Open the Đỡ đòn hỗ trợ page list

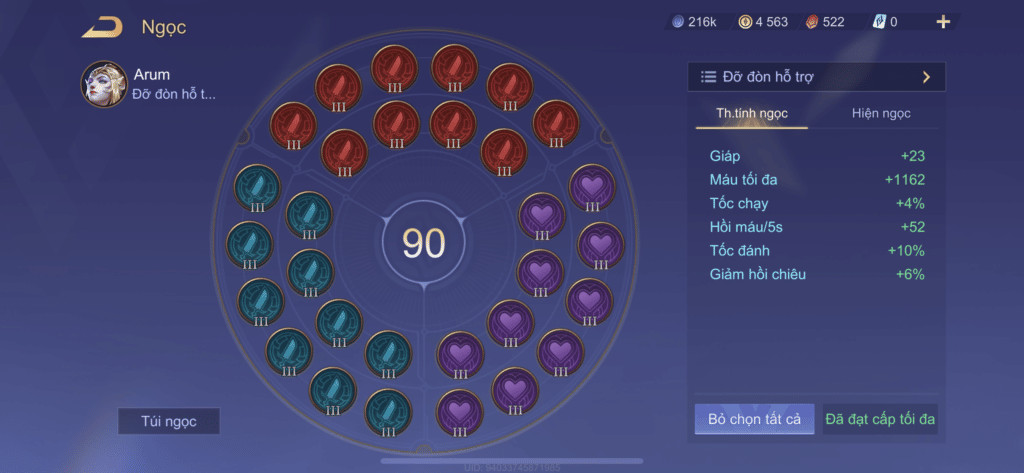(816, 76)
